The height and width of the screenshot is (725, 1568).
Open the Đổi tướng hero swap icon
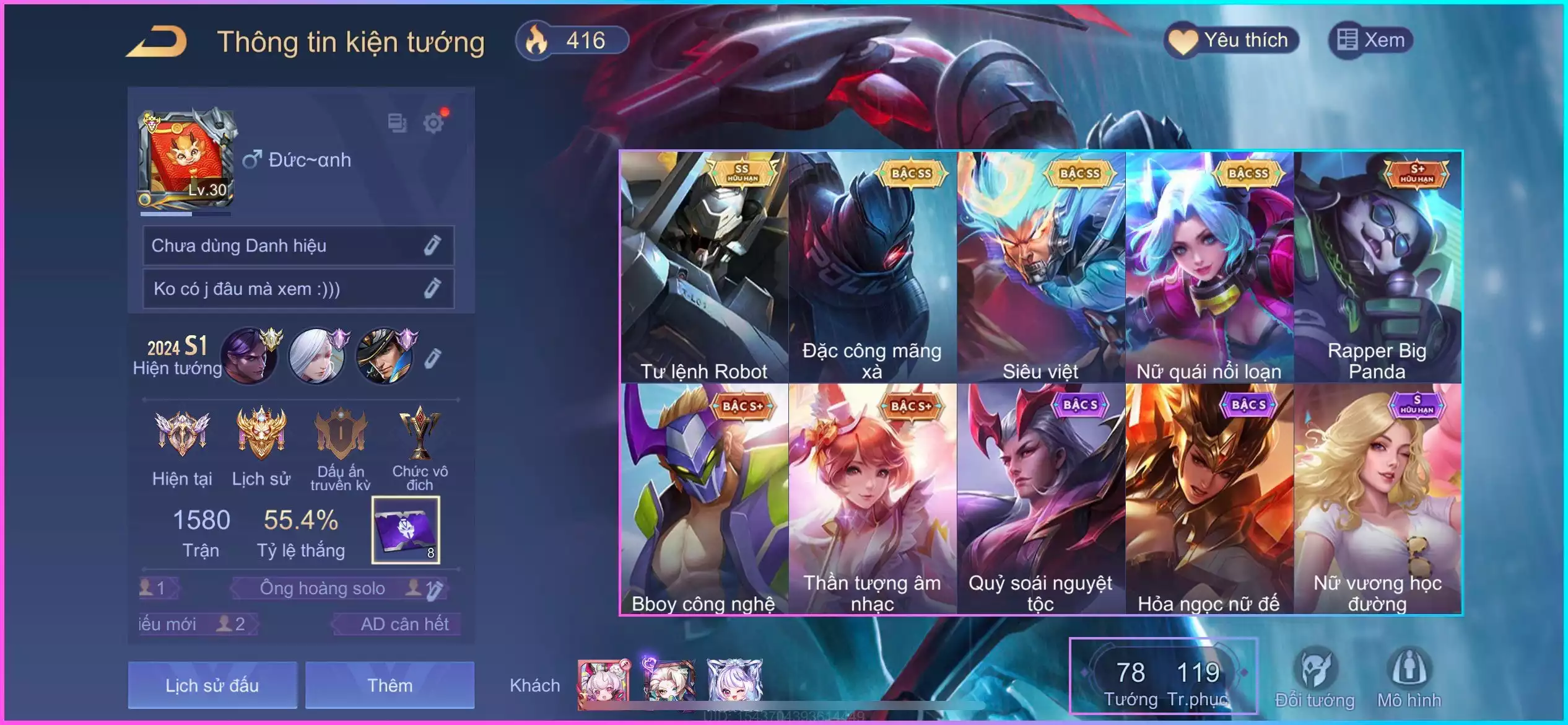[1315, 678]
